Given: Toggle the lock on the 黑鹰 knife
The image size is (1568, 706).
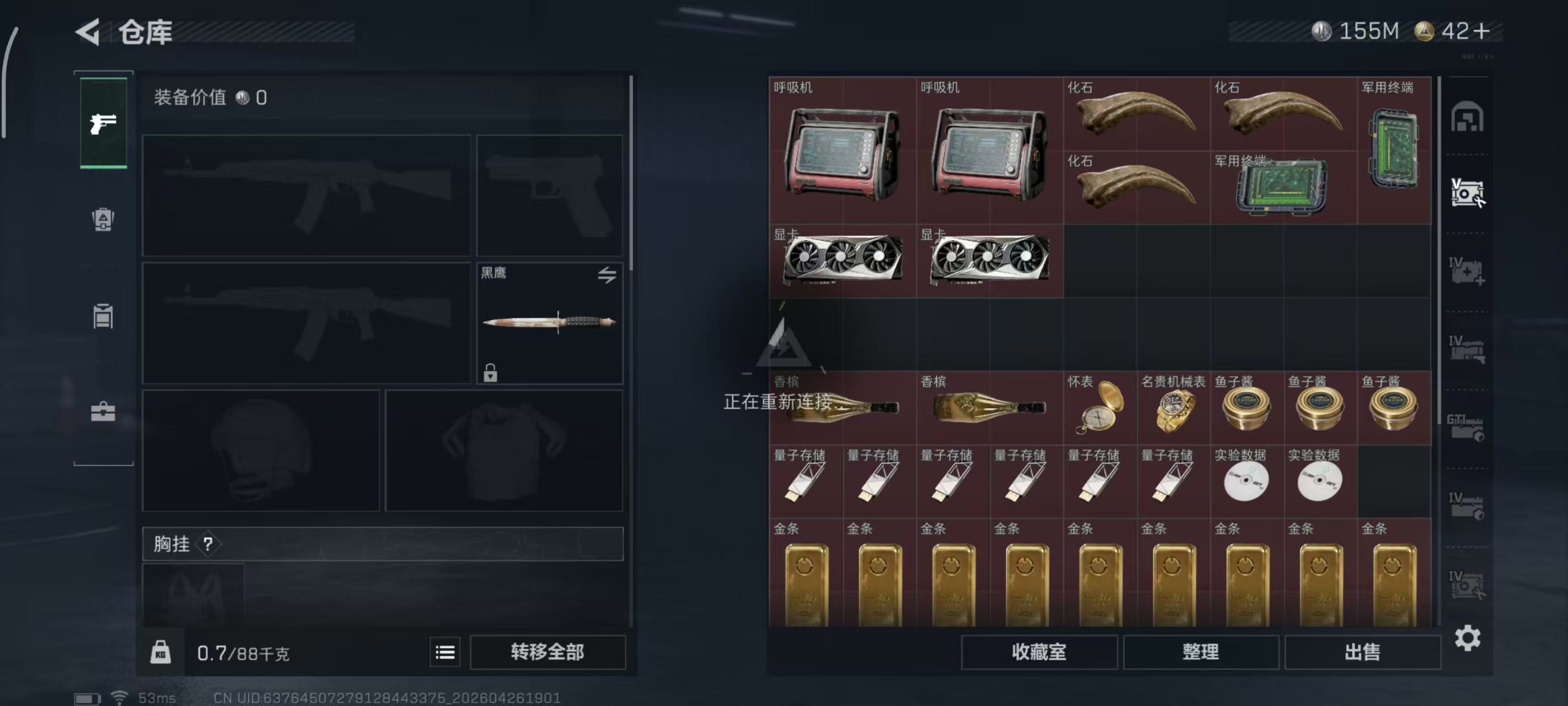Looking at the screenshot, I should [x=491, y=373].
